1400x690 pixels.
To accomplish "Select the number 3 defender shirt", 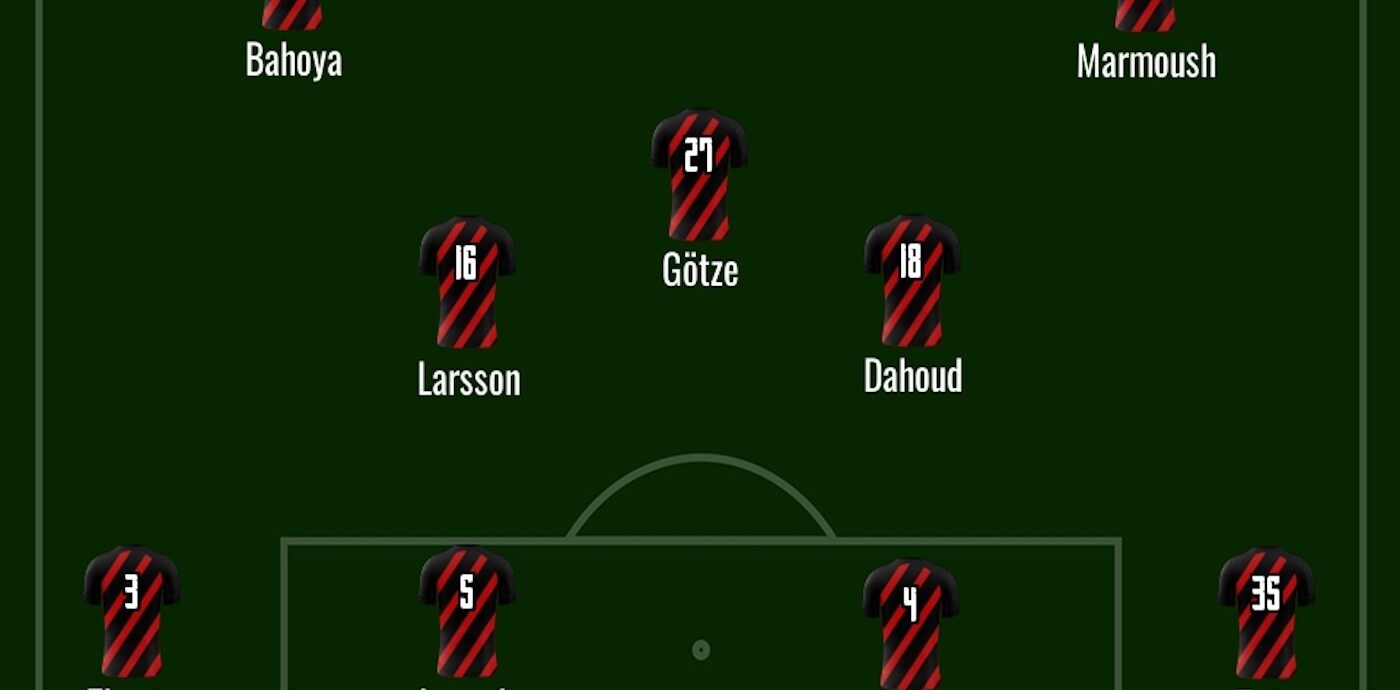I will pos(132,611).
